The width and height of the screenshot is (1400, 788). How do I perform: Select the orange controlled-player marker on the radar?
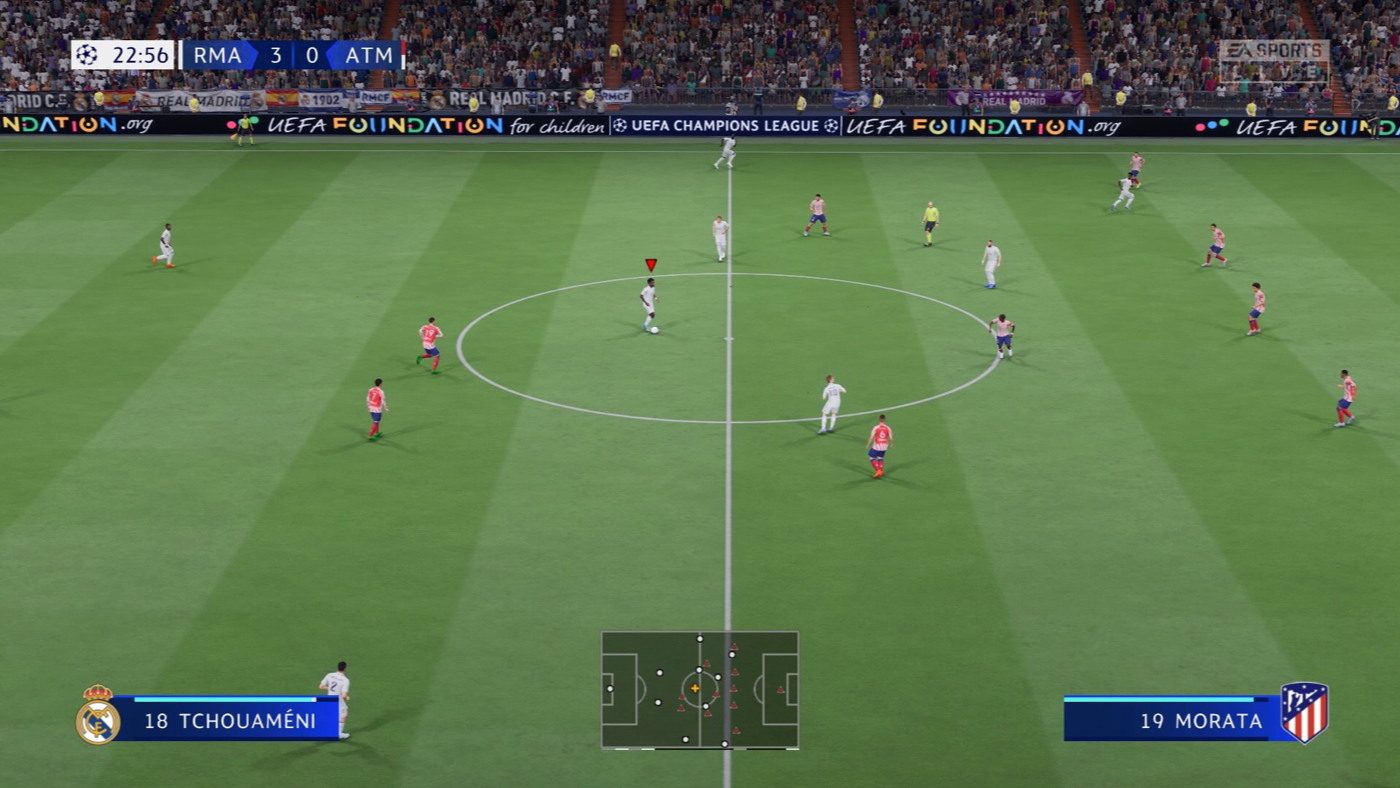pyautogui.click(x=694, y=688)
